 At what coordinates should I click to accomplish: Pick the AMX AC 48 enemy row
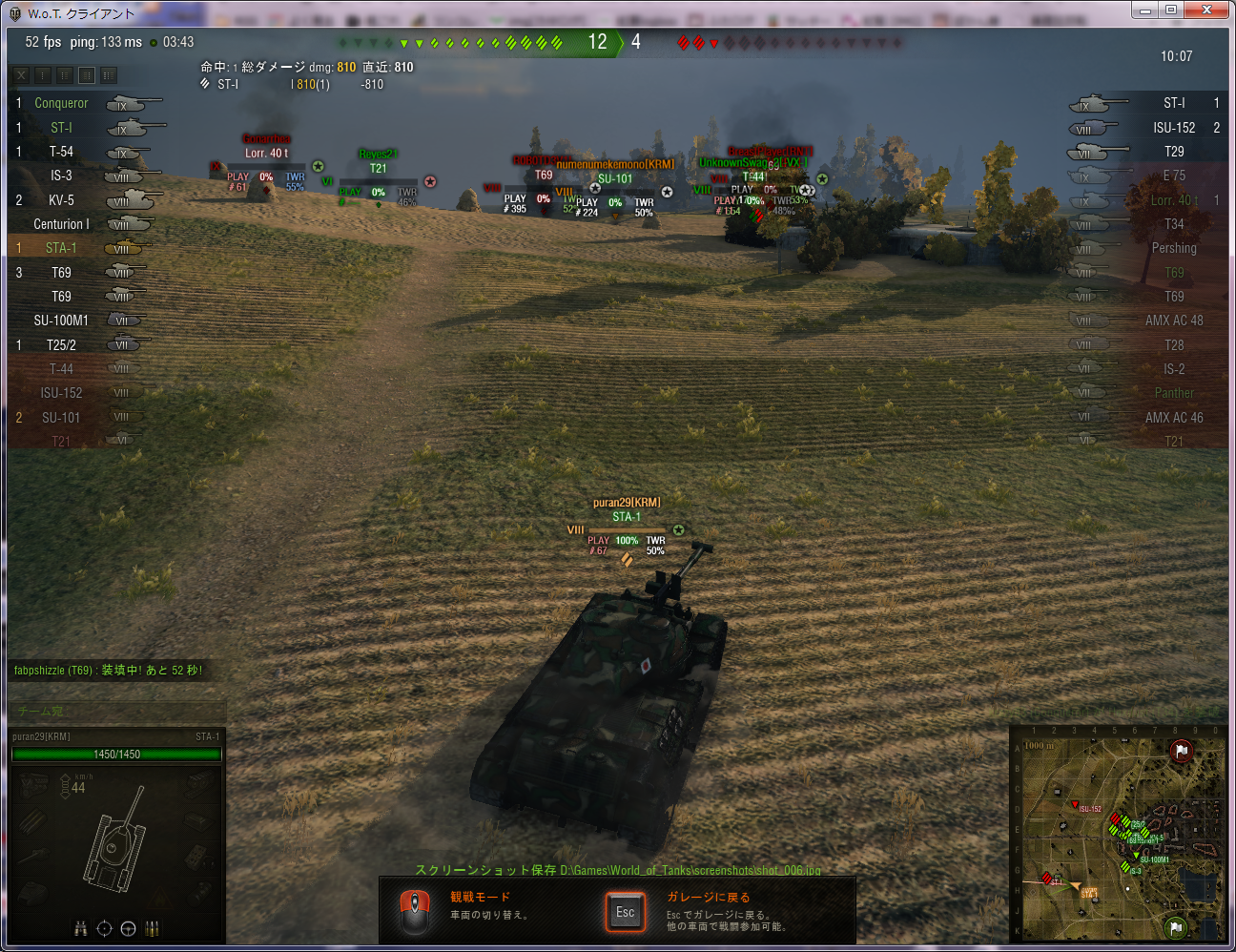click(x=1173, y=321)
